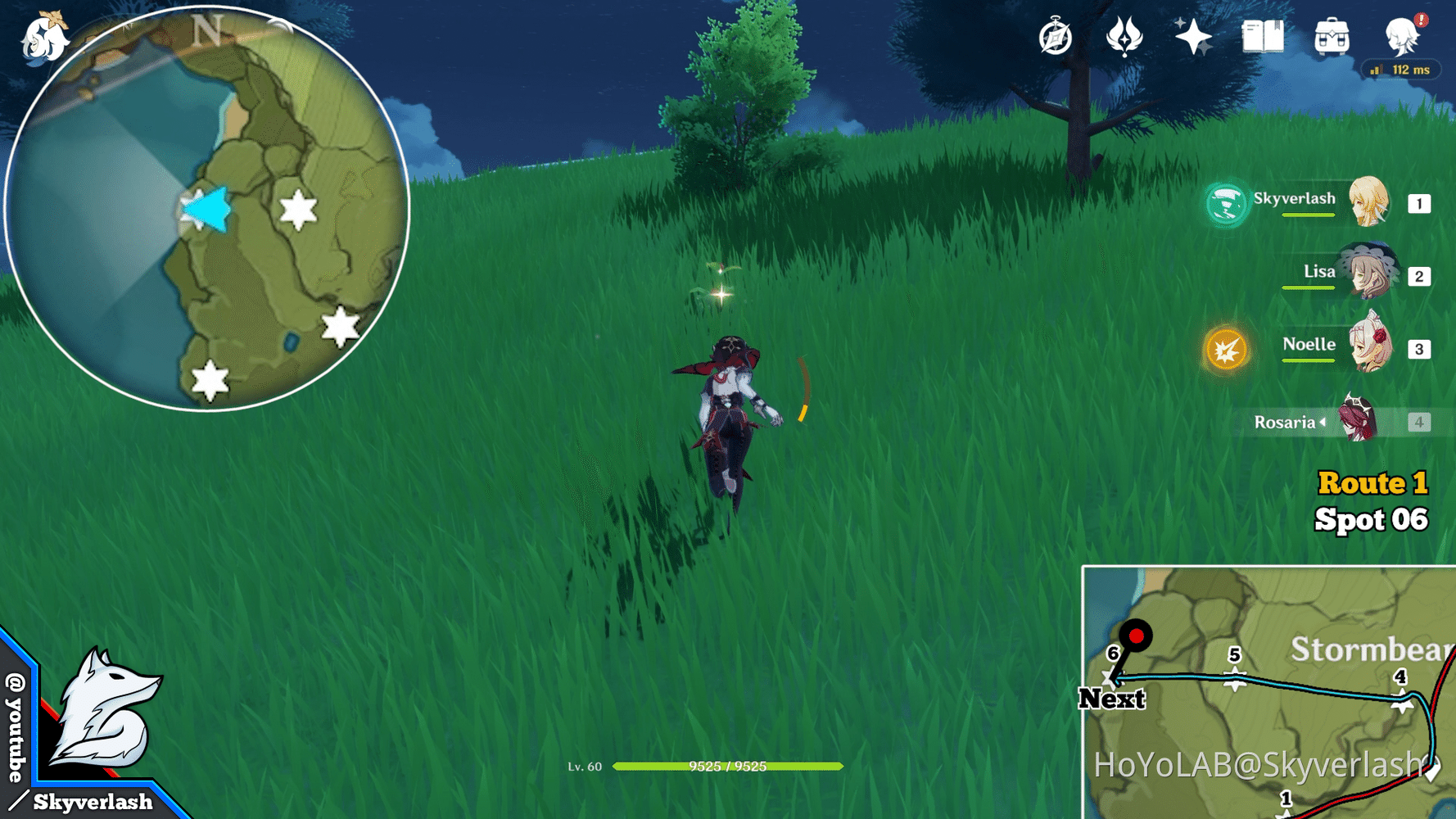Click a white star marker on the minimap
This screenshot has width=1456, height=819.
(x=296, y=210)
